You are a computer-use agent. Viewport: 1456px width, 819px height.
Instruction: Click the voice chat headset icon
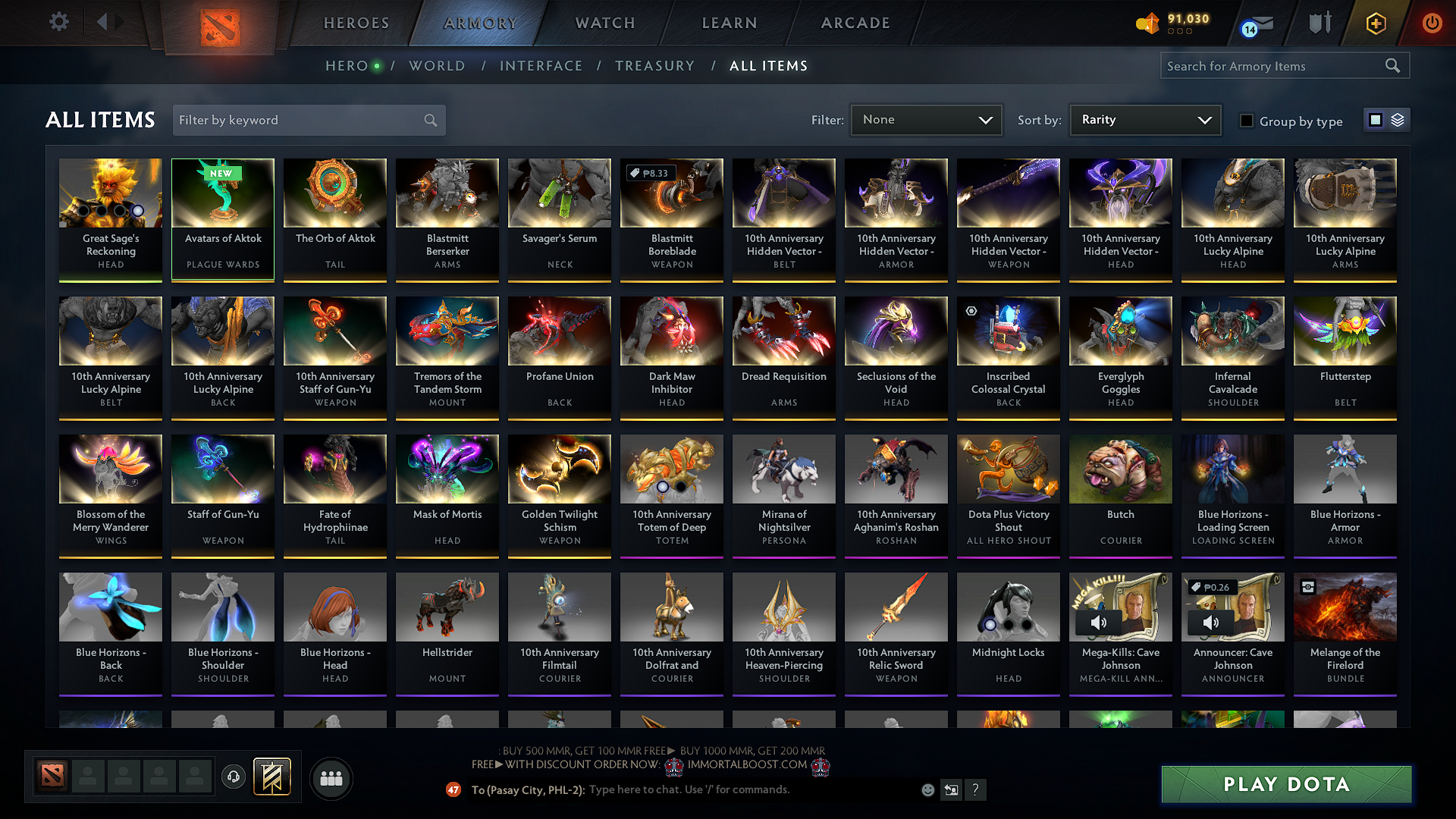(x=233, y=779)
